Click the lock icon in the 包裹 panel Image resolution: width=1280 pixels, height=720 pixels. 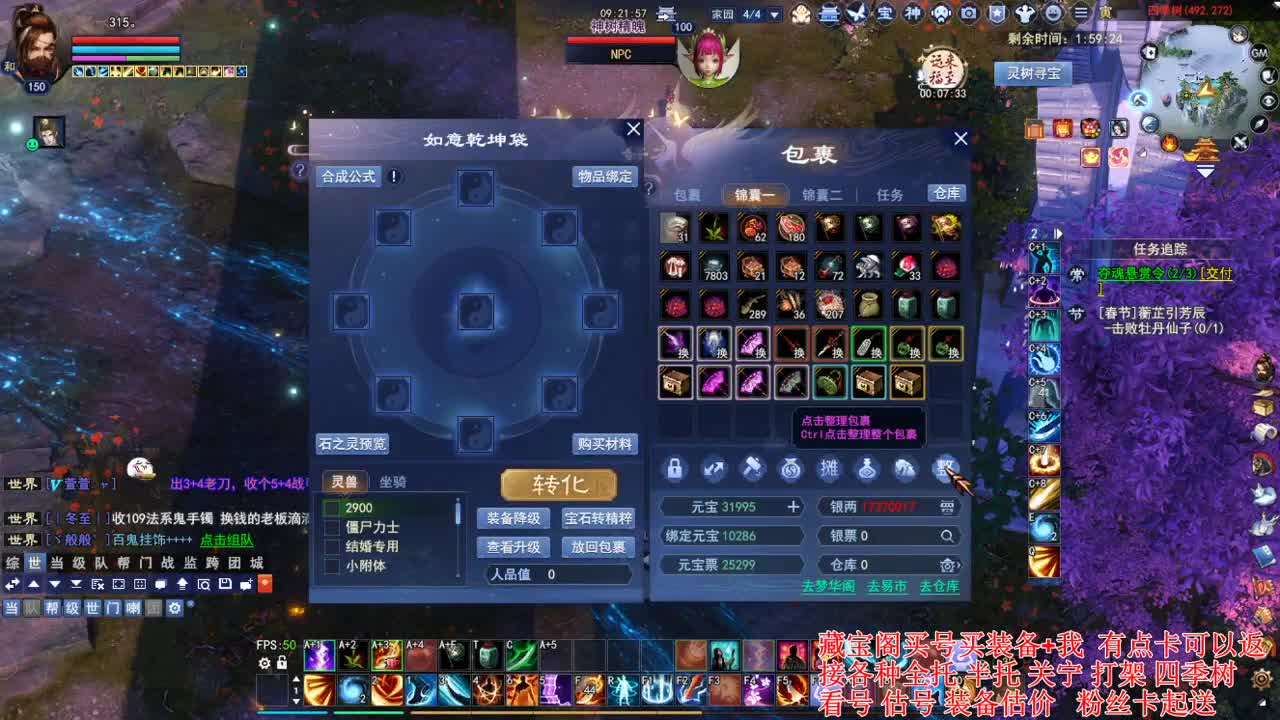[x=675, y=467]
